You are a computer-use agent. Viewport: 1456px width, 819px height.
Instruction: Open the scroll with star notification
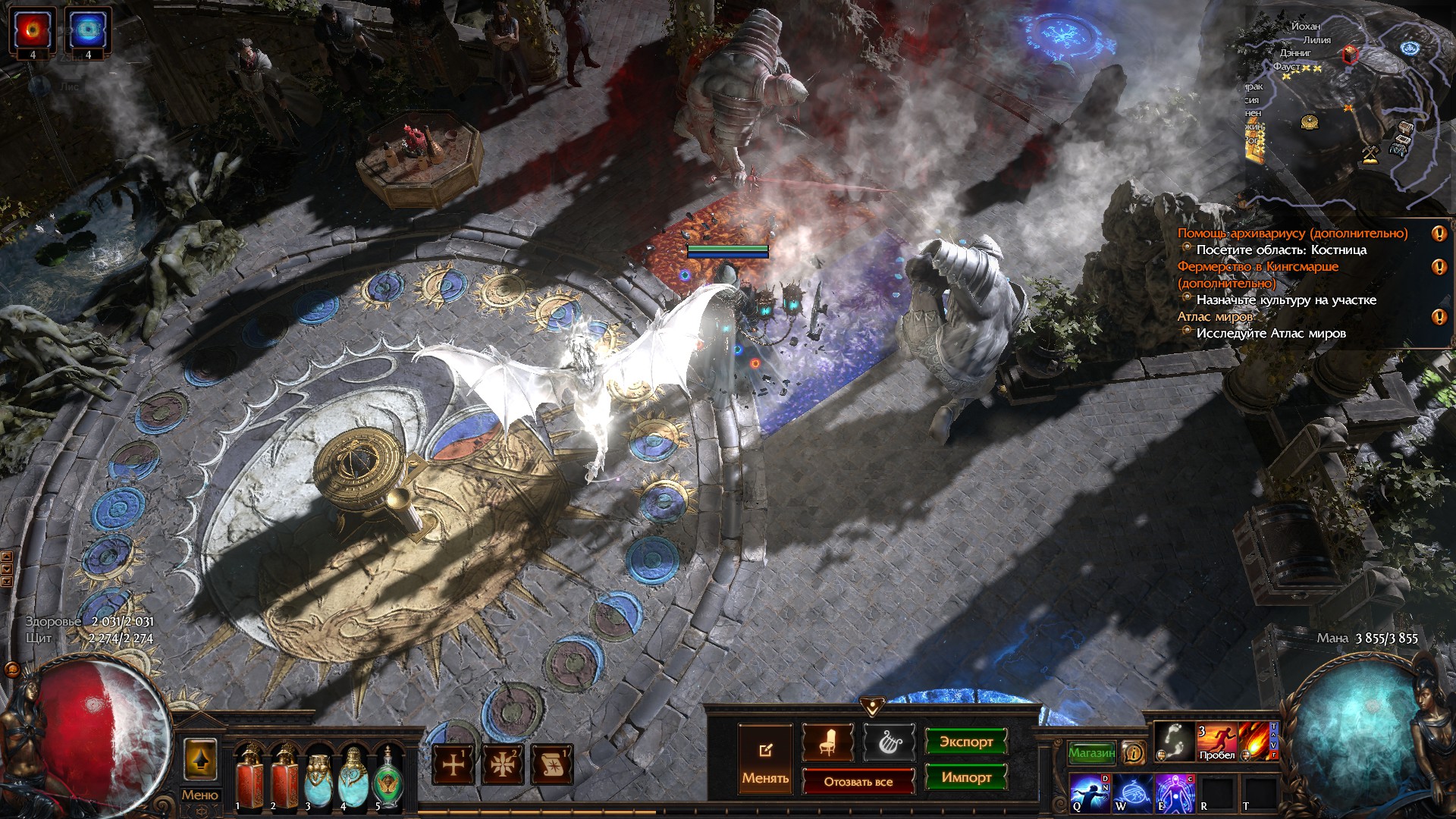coord(552,764)
